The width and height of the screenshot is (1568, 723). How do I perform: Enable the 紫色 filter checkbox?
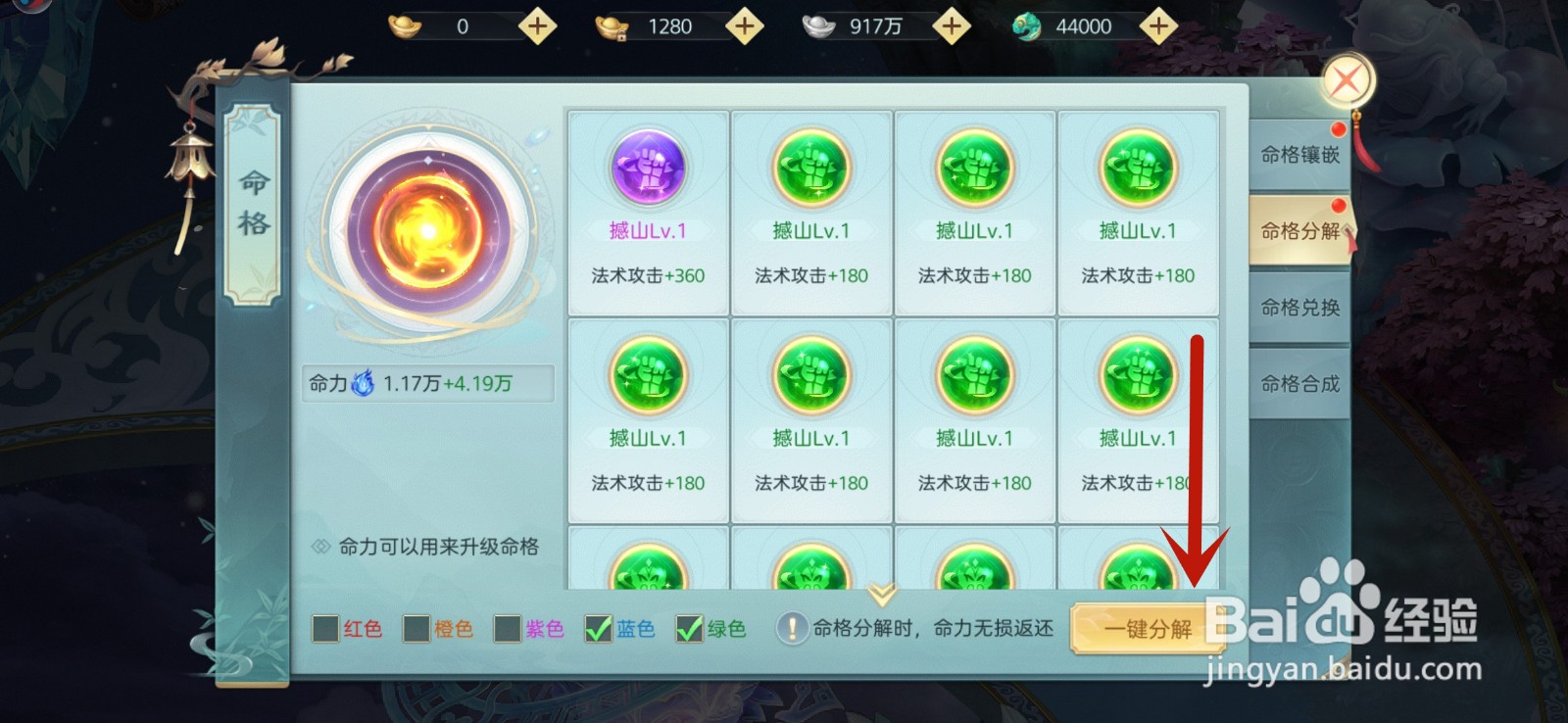(506, 629)
